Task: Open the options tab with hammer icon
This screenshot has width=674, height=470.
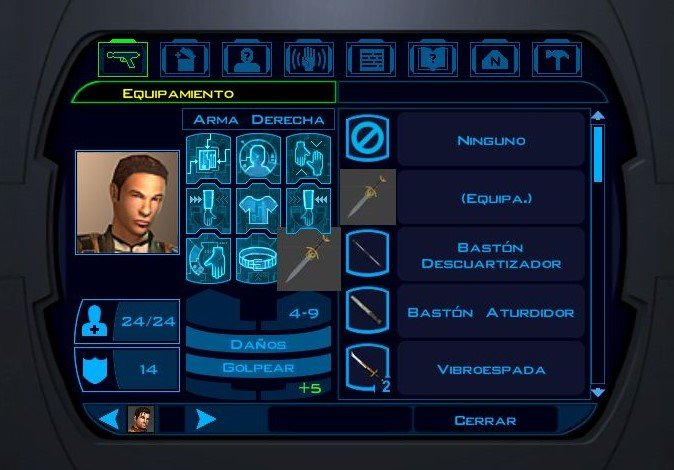Action: coord(557,60)
